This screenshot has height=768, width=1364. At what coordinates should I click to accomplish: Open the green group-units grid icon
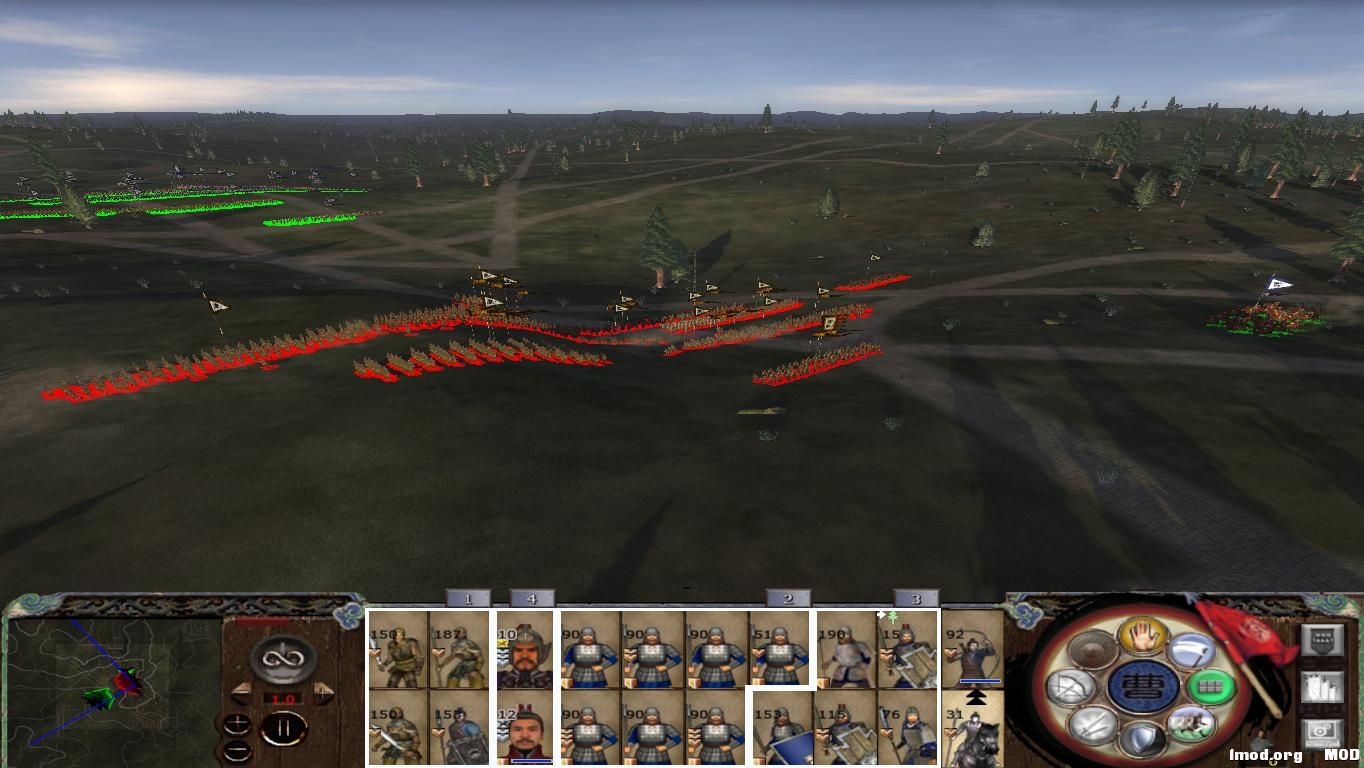(x=1209, y=686)
